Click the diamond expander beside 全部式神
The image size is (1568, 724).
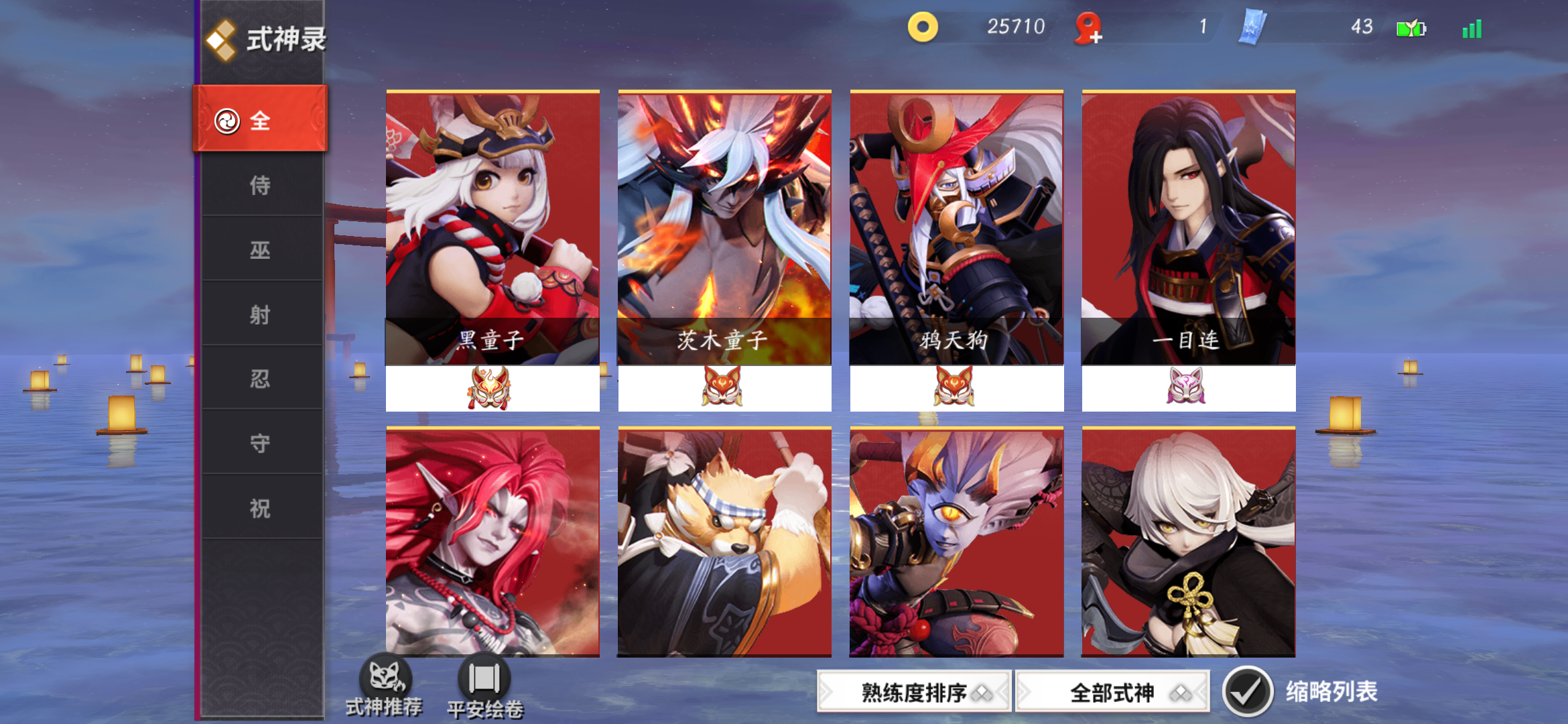[x=1179, y=692]
